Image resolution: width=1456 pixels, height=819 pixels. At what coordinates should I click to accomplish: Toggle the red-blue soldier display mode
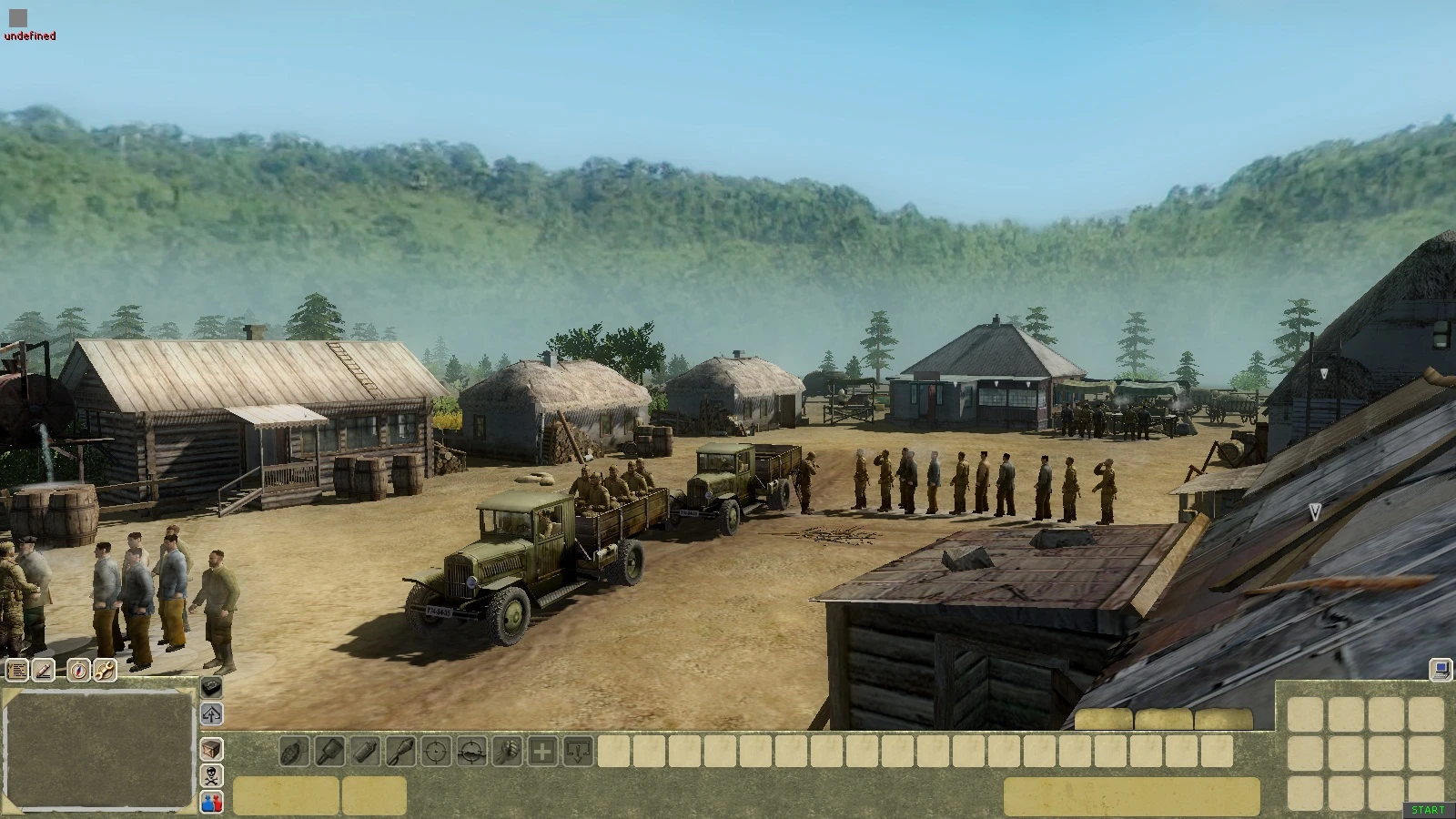[211, 803]
